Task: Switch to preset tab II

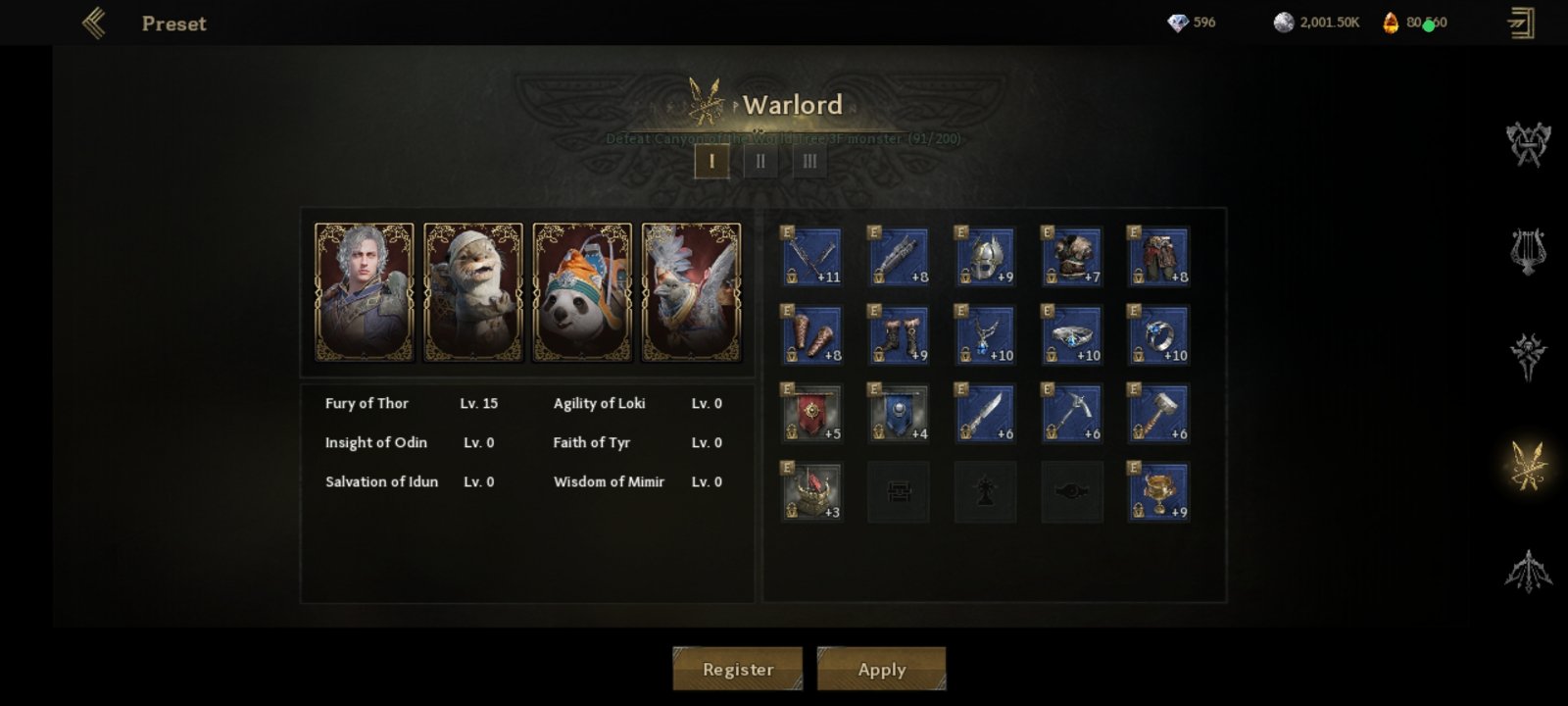Action: (x=760, y=161)
